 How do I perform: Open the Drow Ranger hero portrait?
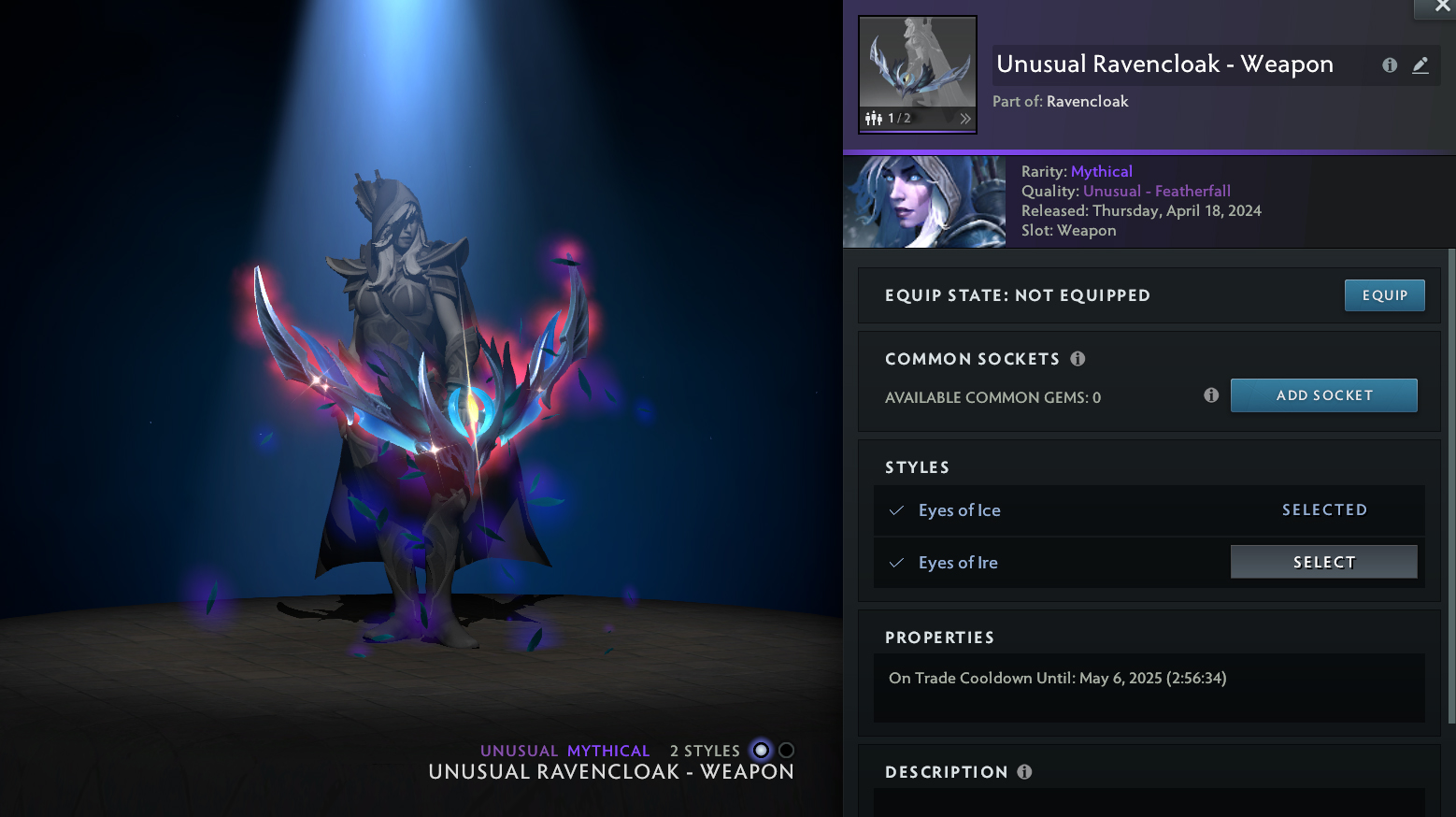tap(924, 202)
